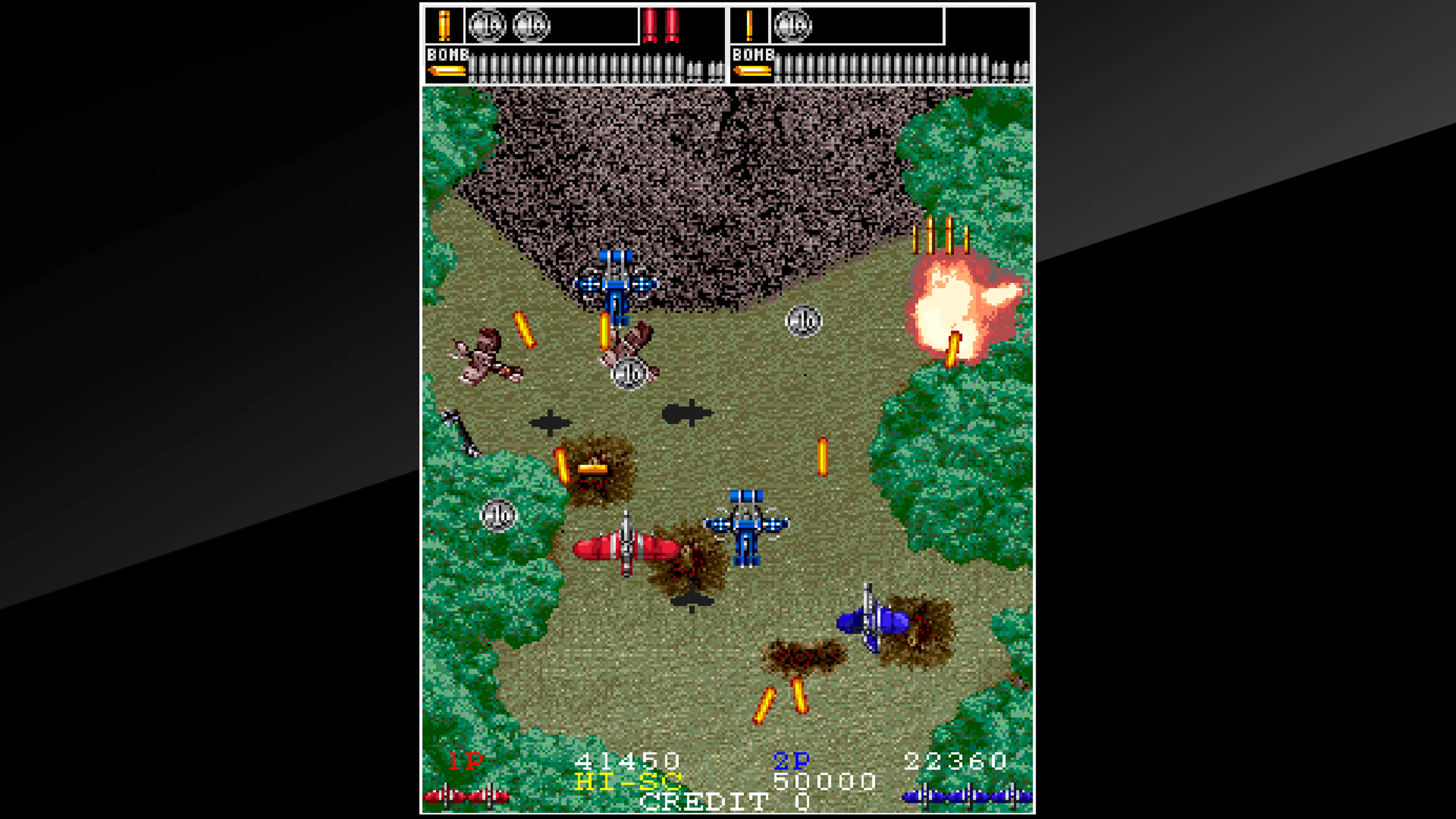Click the bomb icon under the 1P BOMB label
Viewport: 1456px width, 819px height.
tap(447, 71)
